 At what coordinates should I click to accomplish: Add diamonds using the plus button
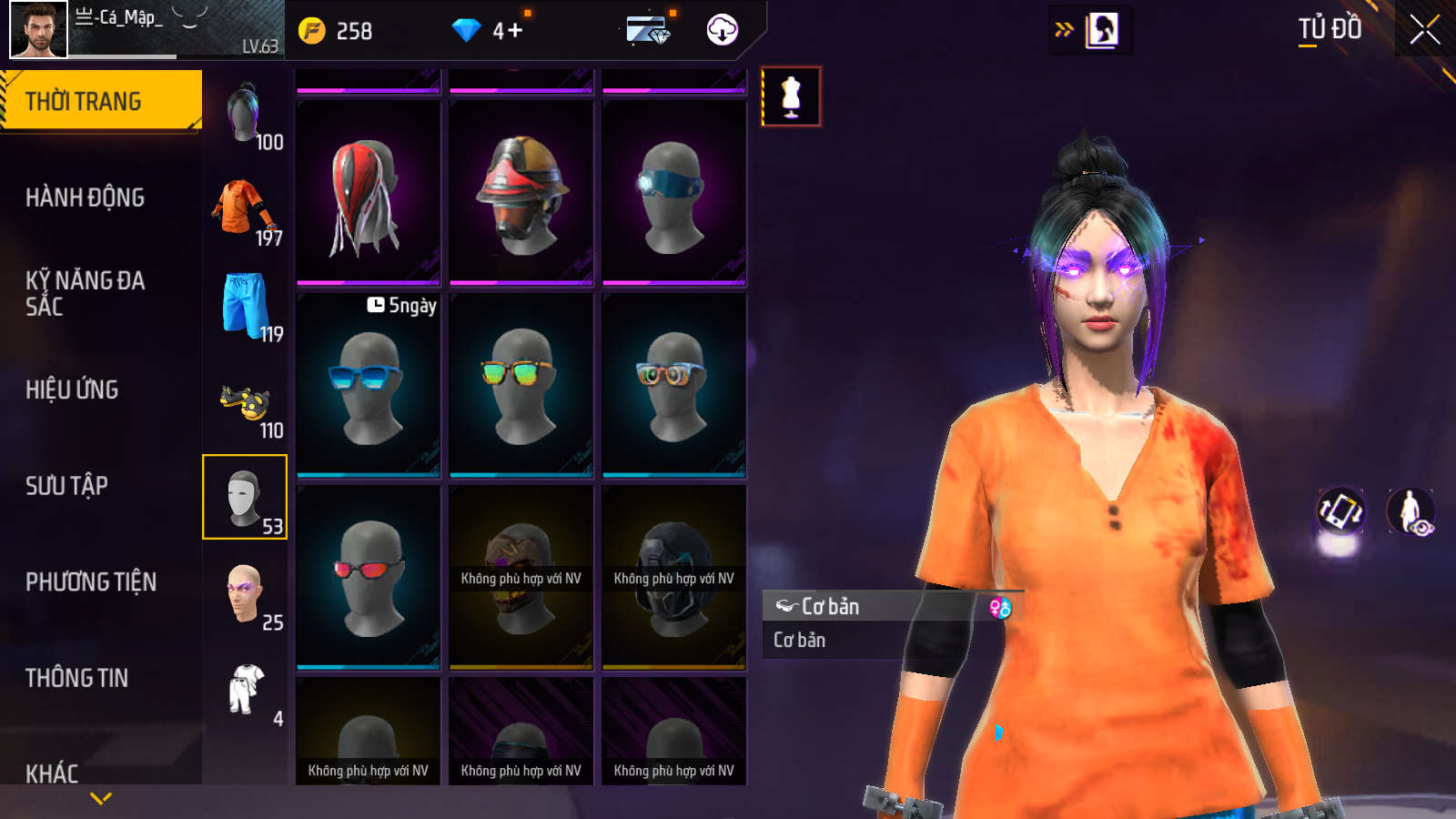[515, 31]
